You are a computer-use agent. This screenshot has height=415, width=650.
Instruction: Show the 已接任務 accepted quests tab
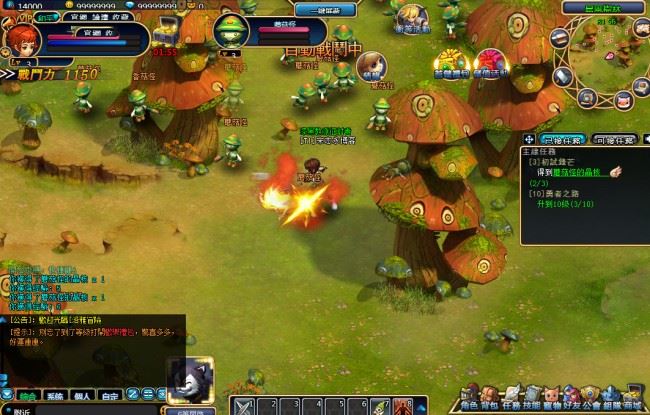pyautogui.click(x=562, y=140)
